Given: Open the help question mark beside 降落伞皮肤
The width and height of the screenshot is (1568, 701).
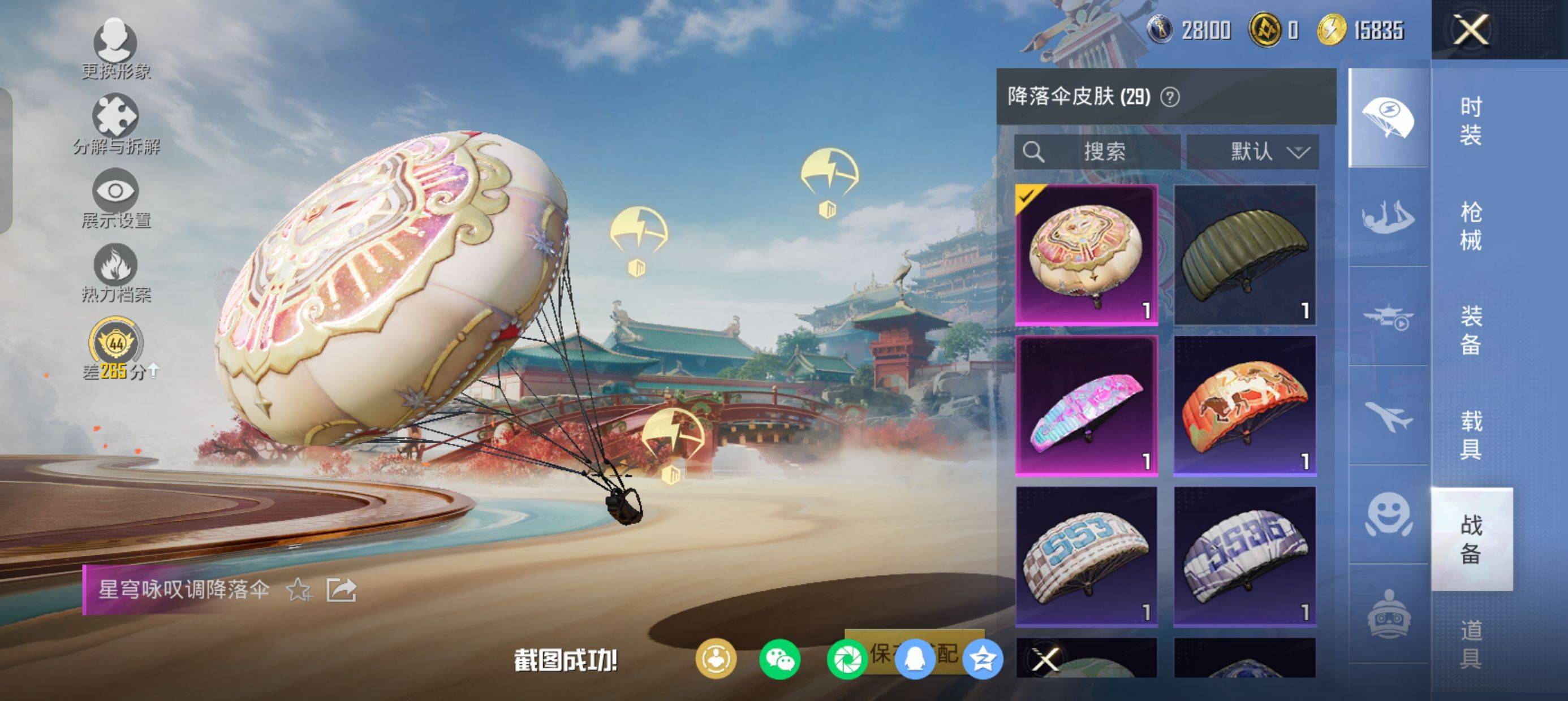Looking at the screenshot, I should point(1170,97).
